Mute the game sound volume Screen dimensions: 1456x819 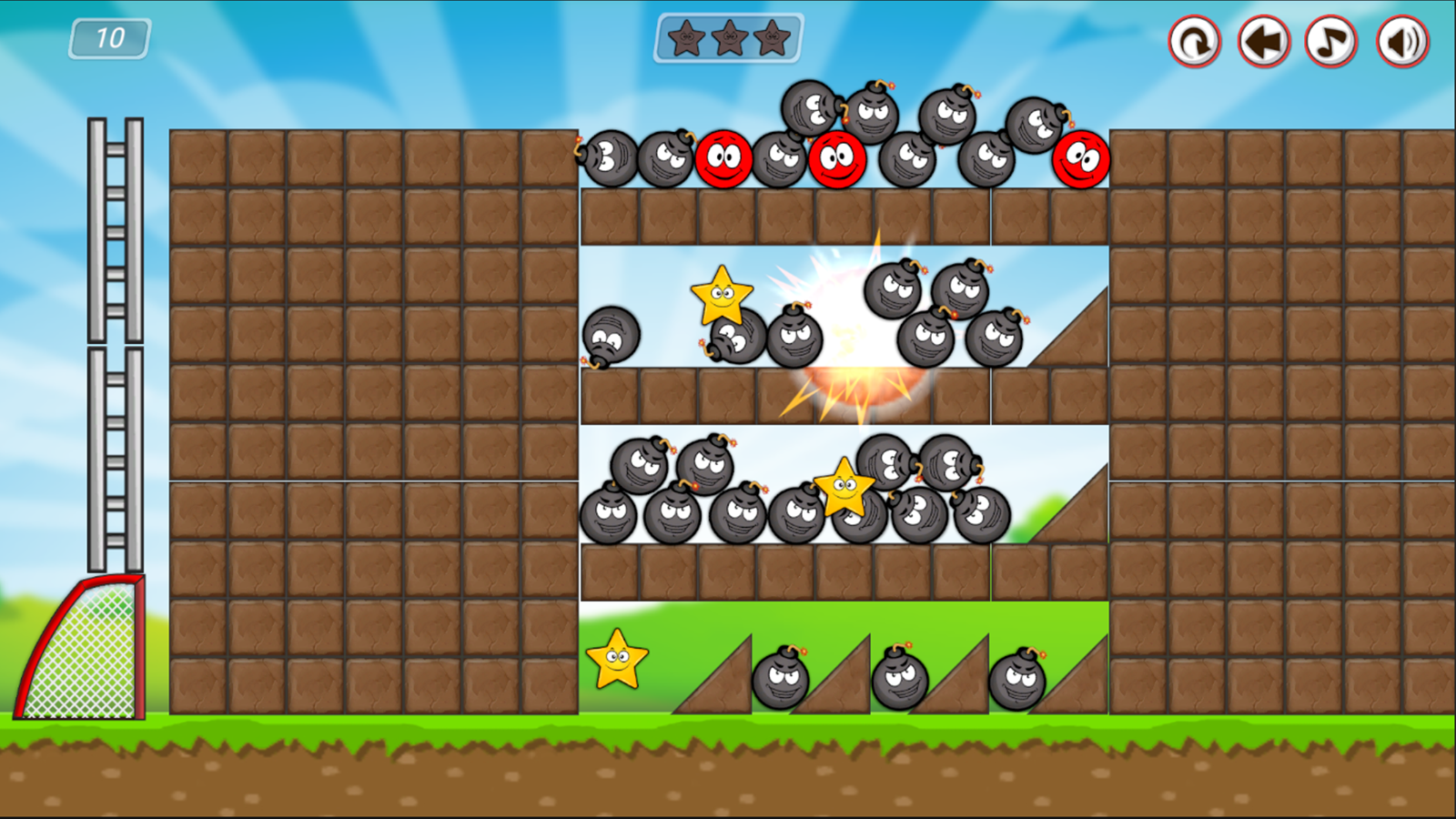(1401, 41)
